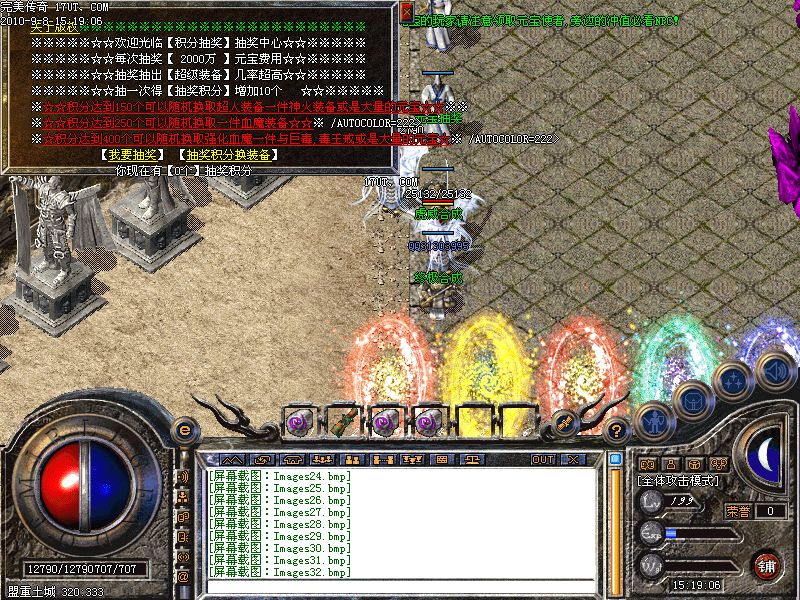Click the OUT button above the chat

pyautogui.click(x=543, y=459)
